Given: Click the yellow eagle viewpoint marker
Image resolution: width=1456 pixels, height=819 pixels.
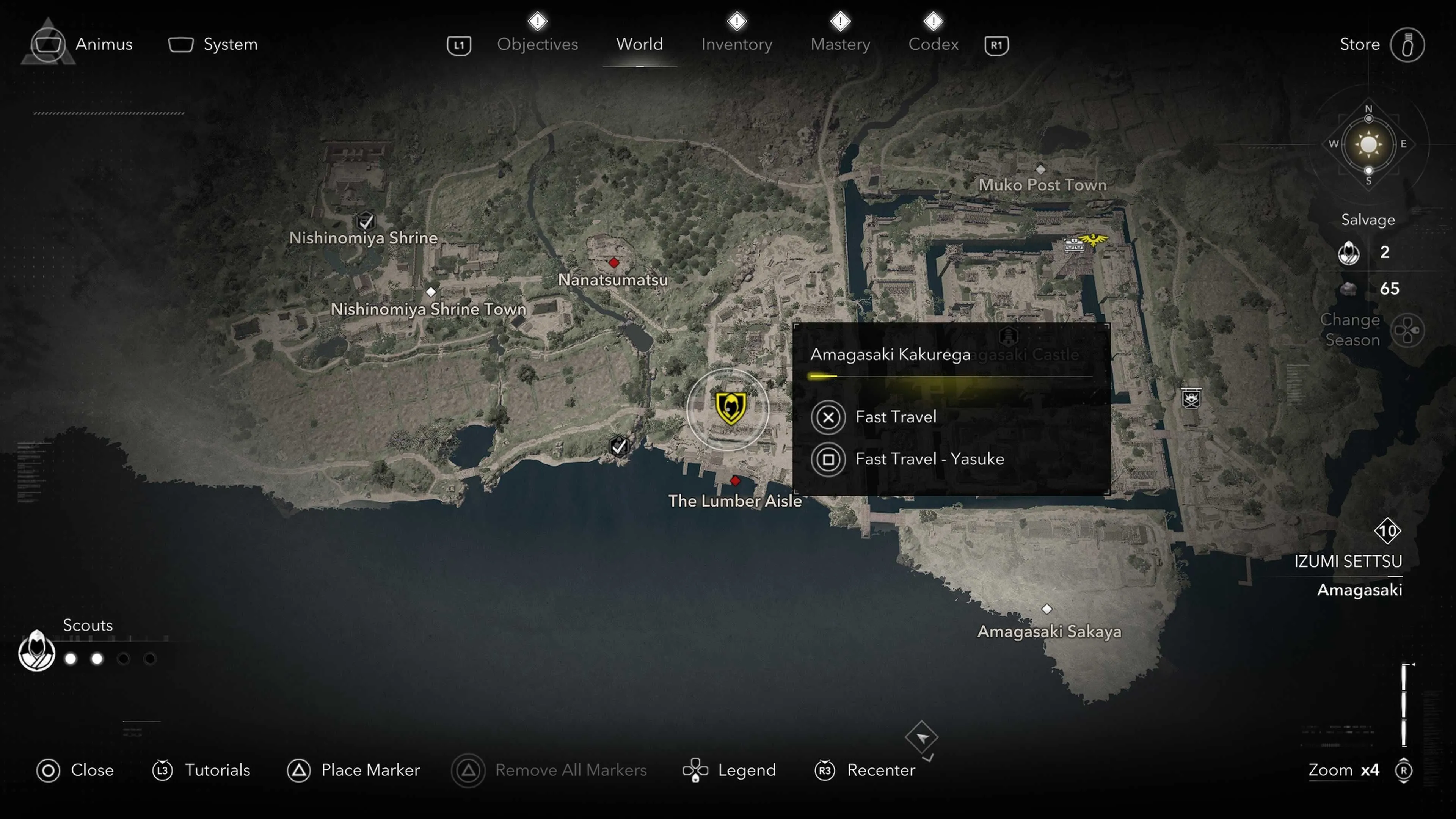Looking at the screenshot, I should pos(1093,240).
